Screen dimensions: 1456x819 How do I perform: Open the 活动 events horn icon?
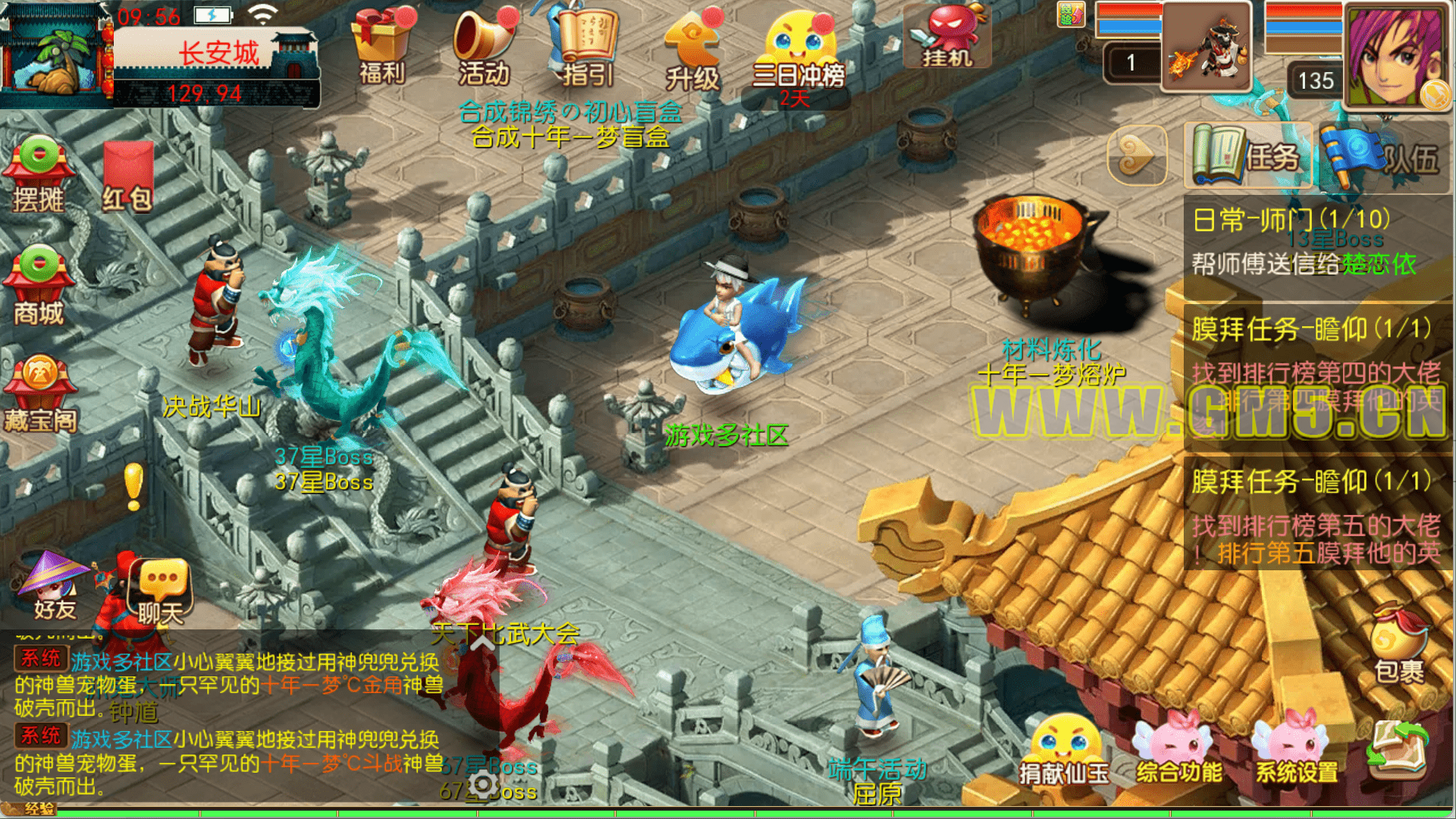click(484, 45)
